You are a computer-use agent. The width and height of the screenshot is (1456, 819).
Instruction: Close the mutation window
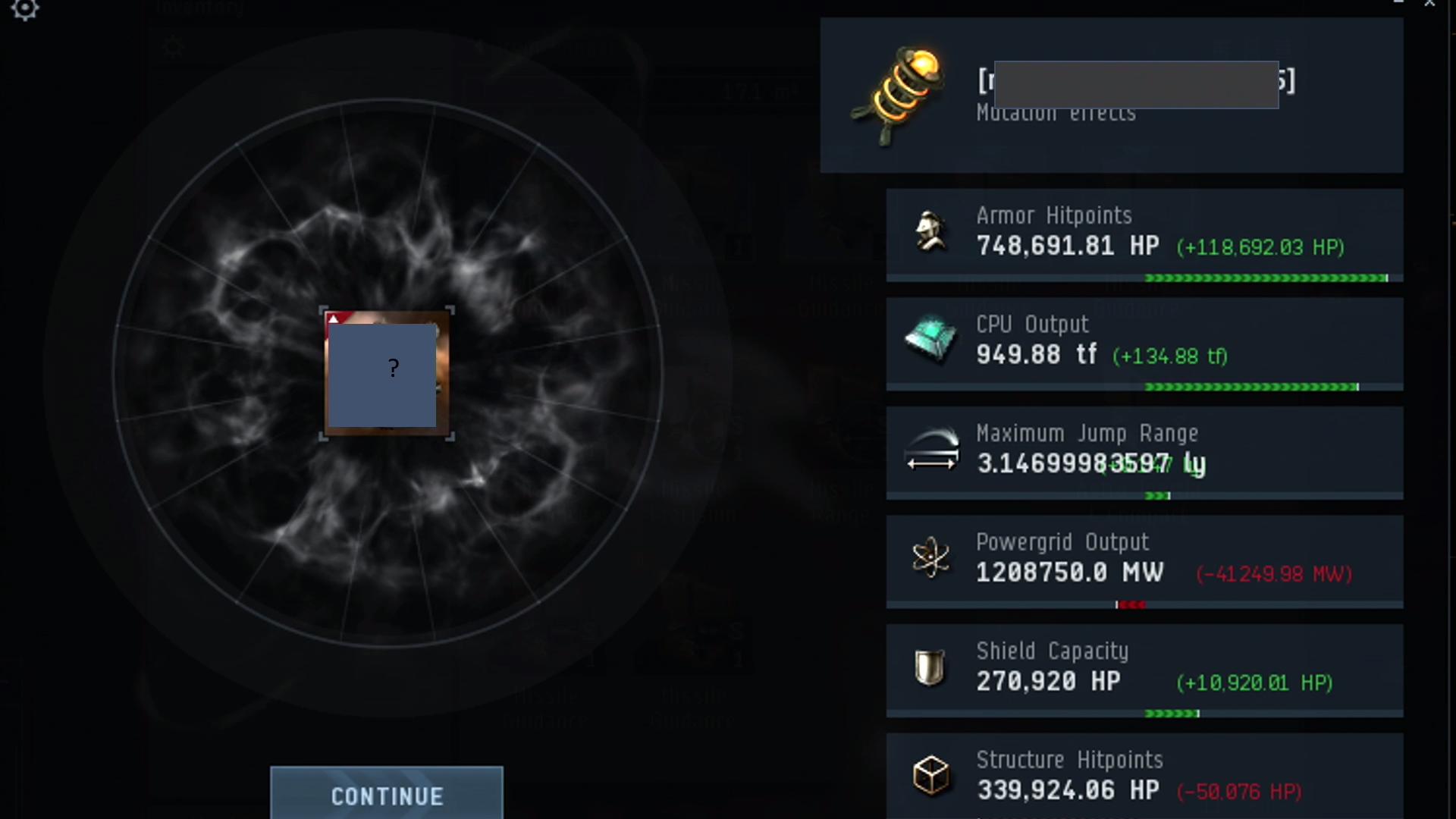pos(1429,4)
